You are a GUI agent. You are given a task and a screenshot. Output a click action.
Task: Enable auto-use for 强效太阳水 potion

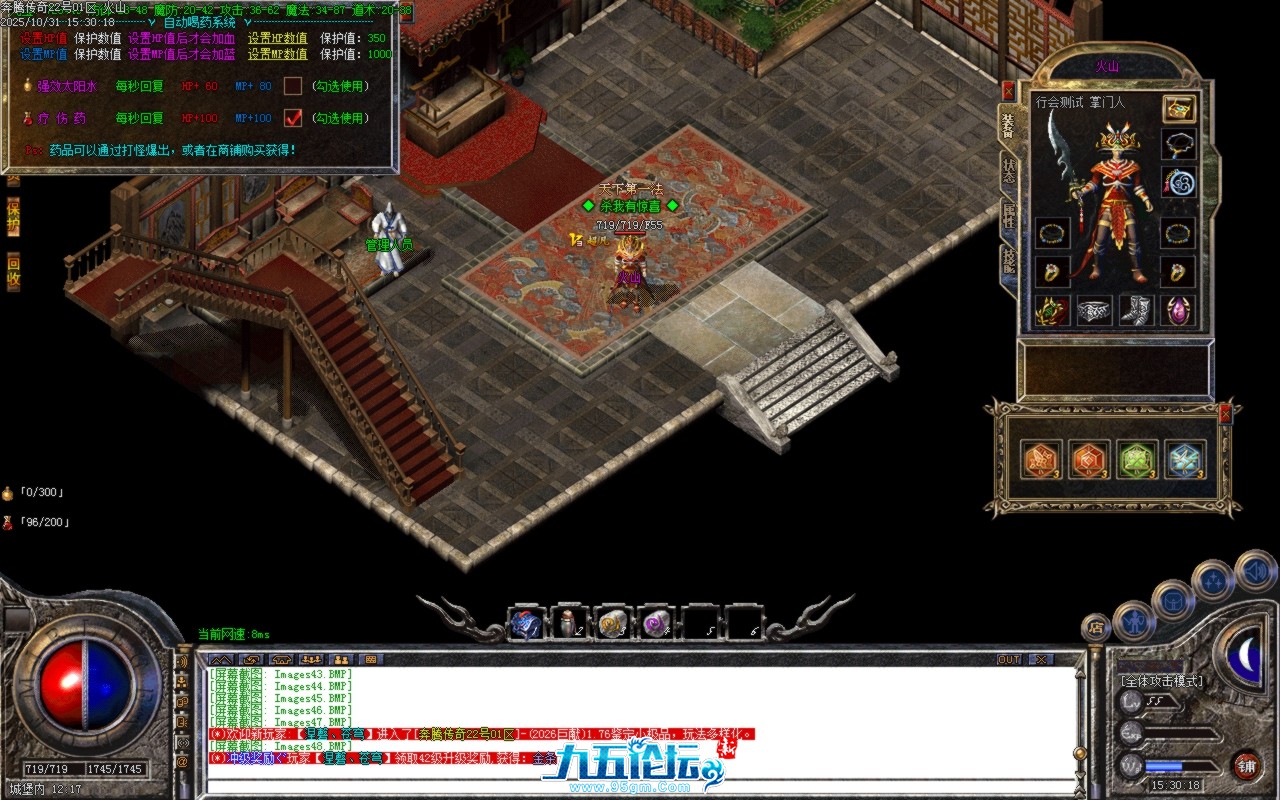pyautogui.click(x=291, y=87)
